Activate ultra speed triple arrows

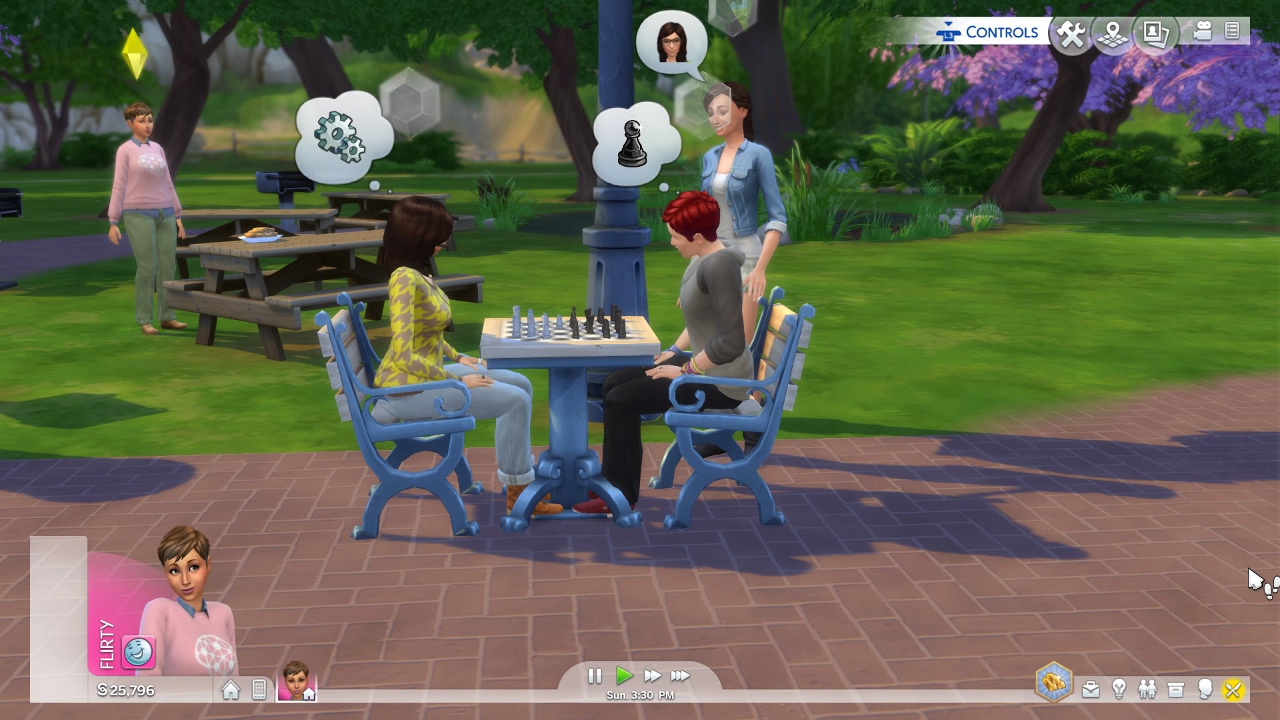pos(681,676)
